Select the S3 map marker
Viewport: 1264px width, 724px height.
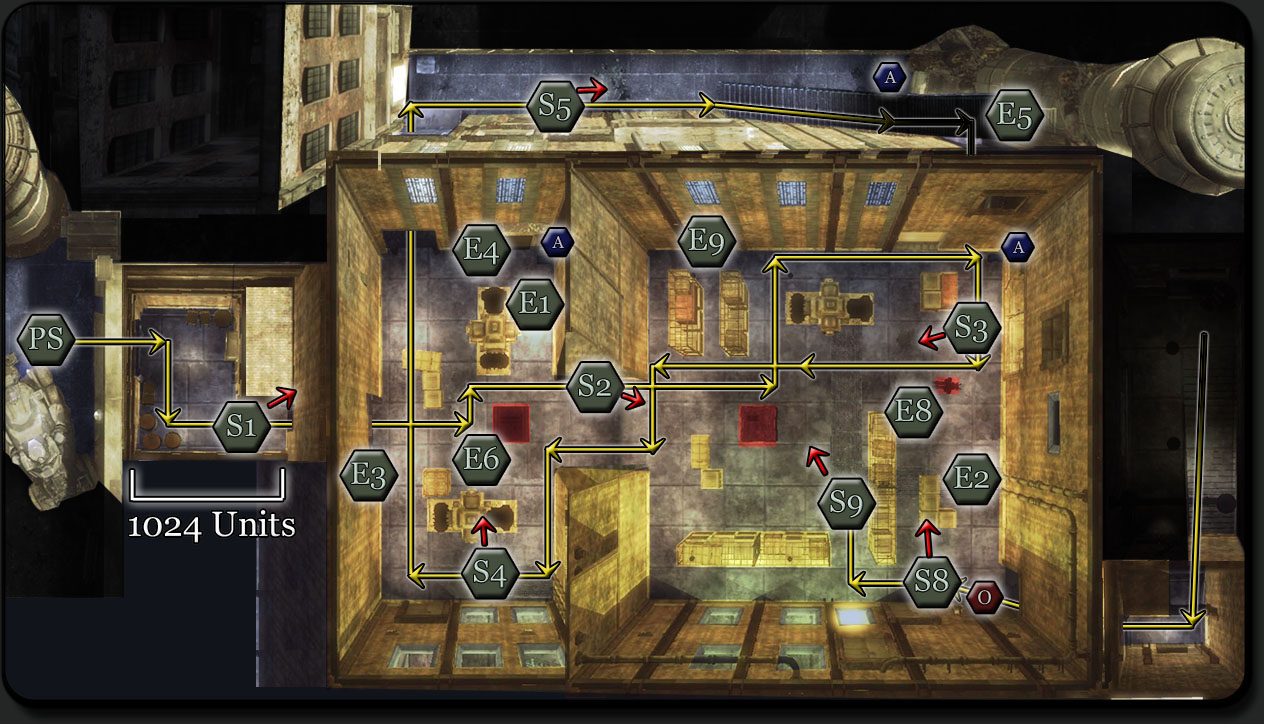(x=971, y=328)
